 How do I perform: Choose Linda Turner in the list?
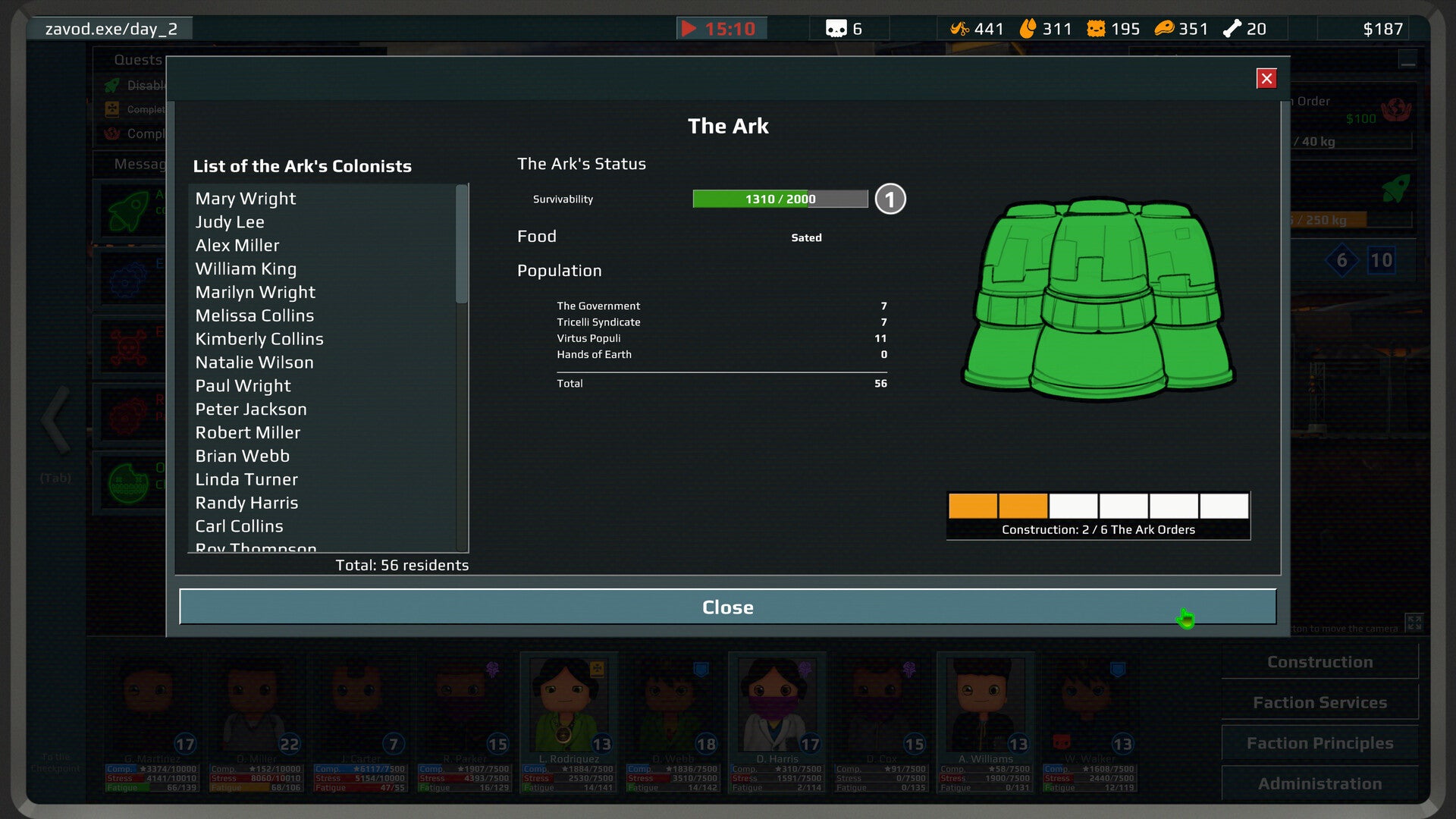click(246, 479)
